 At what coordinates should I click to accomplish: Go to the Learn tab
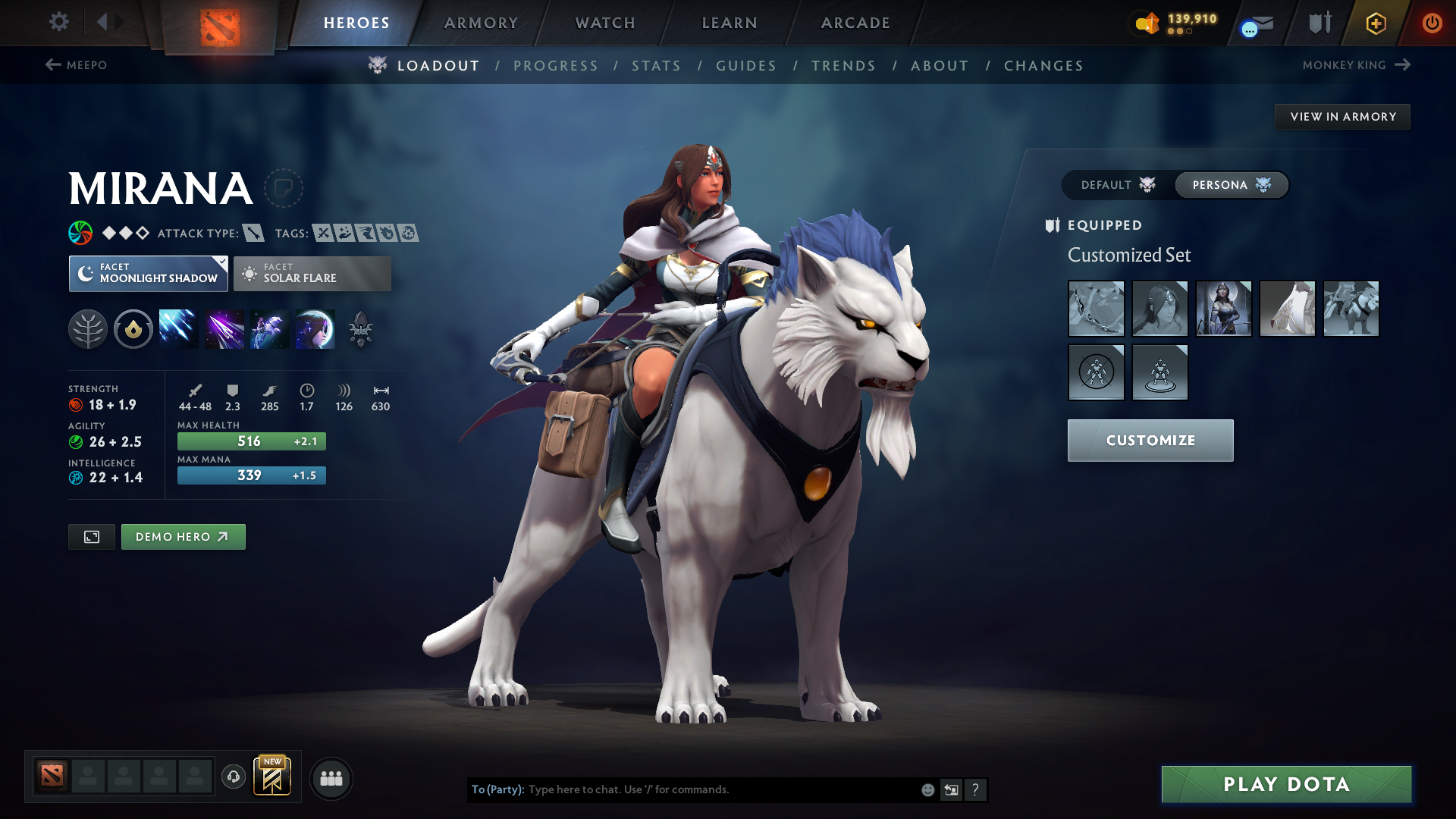pos(730,23)
